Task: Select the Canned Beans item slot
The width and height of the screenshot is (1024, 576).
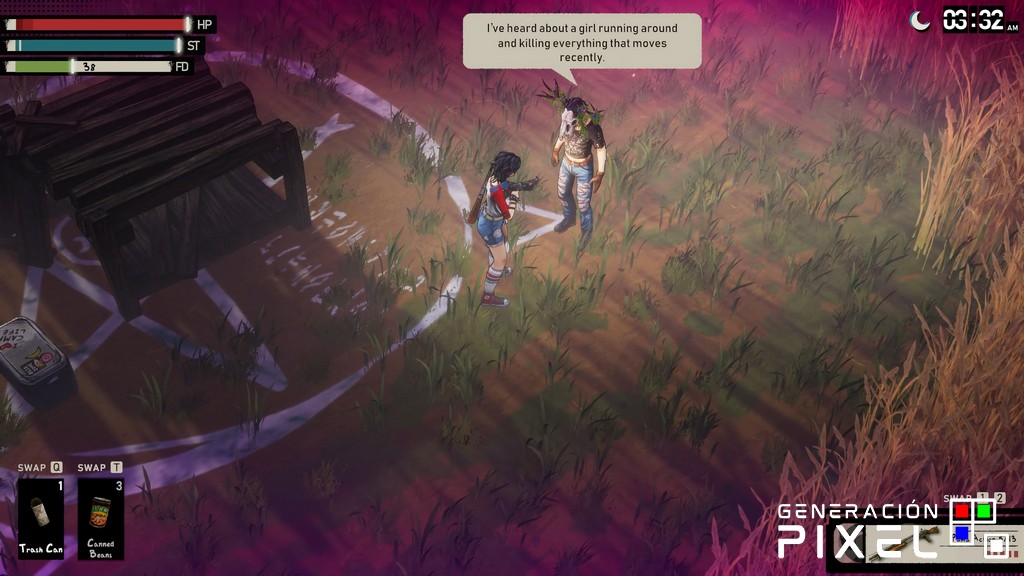Action: (101, 518)
